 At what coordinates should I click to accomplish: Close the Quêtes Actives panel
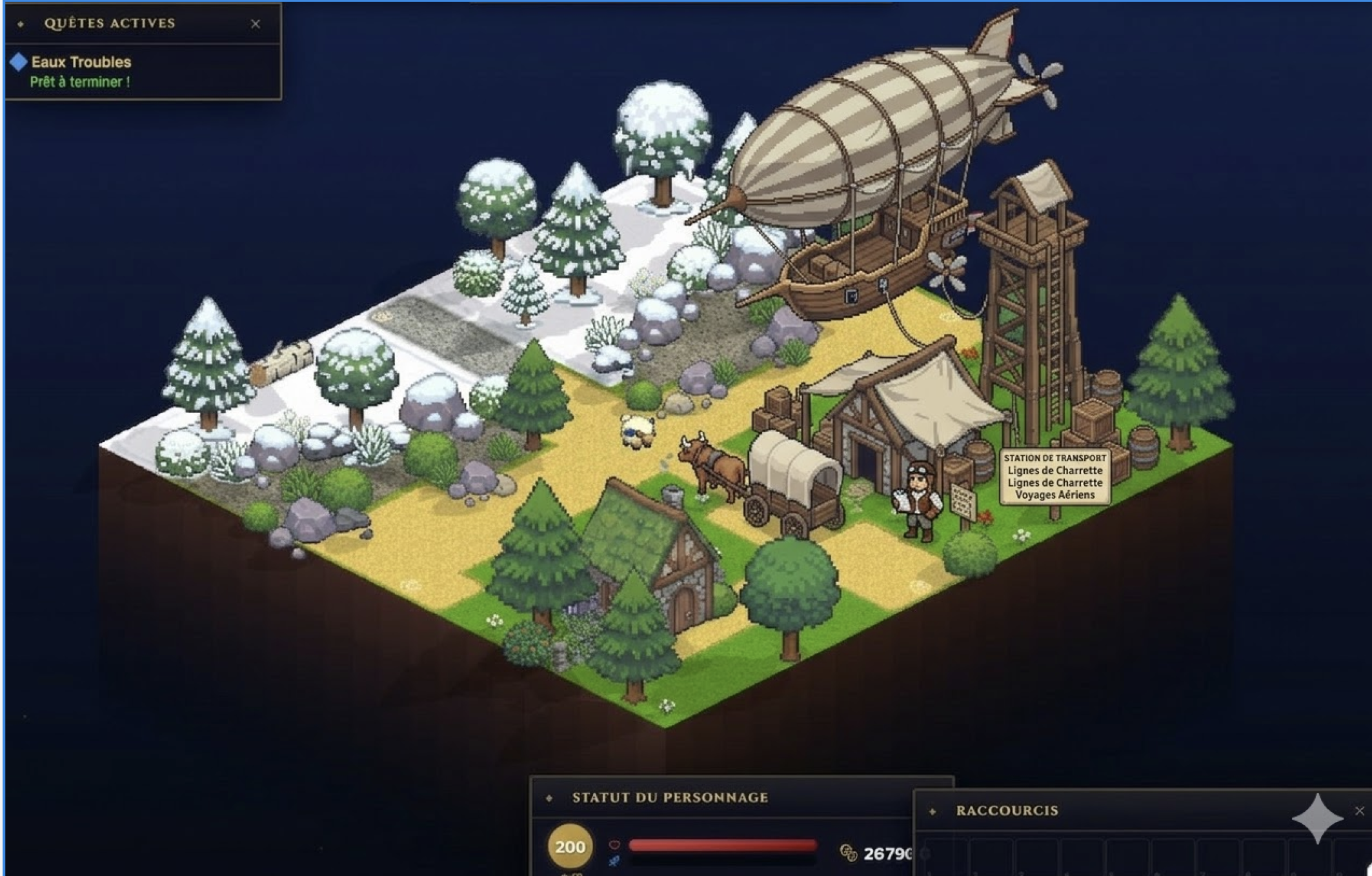(x=256, y=23)
